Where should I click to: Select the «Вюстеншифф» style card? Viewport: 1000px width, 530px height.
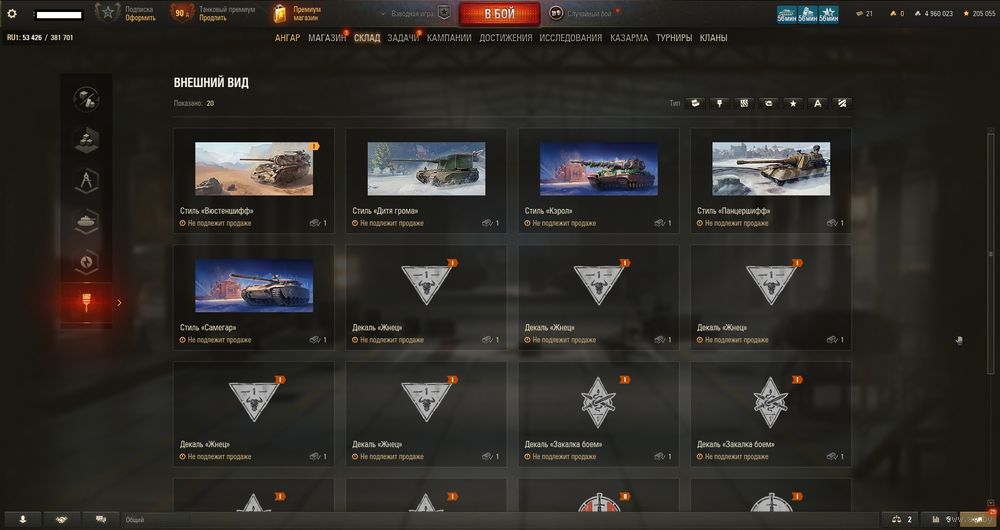tap(254, 168)
